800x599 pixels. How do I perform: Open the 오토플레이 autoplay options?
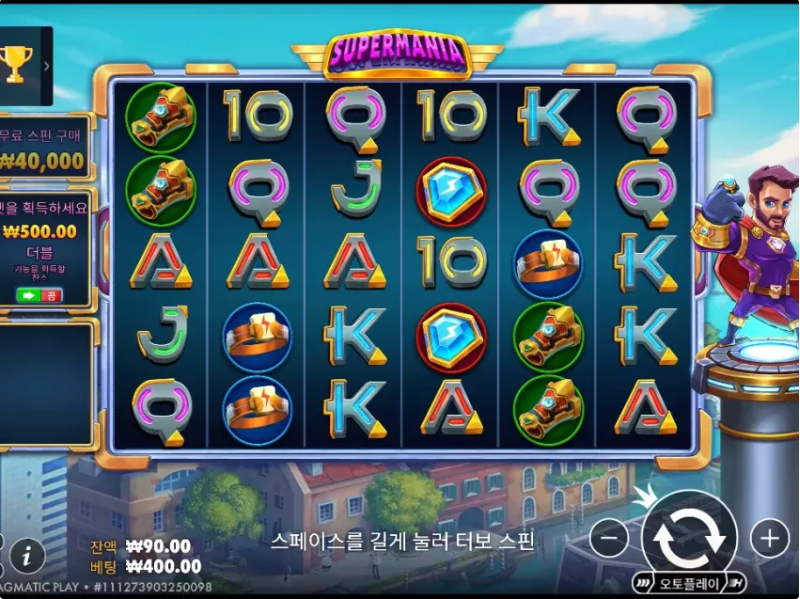click(689, 583)
